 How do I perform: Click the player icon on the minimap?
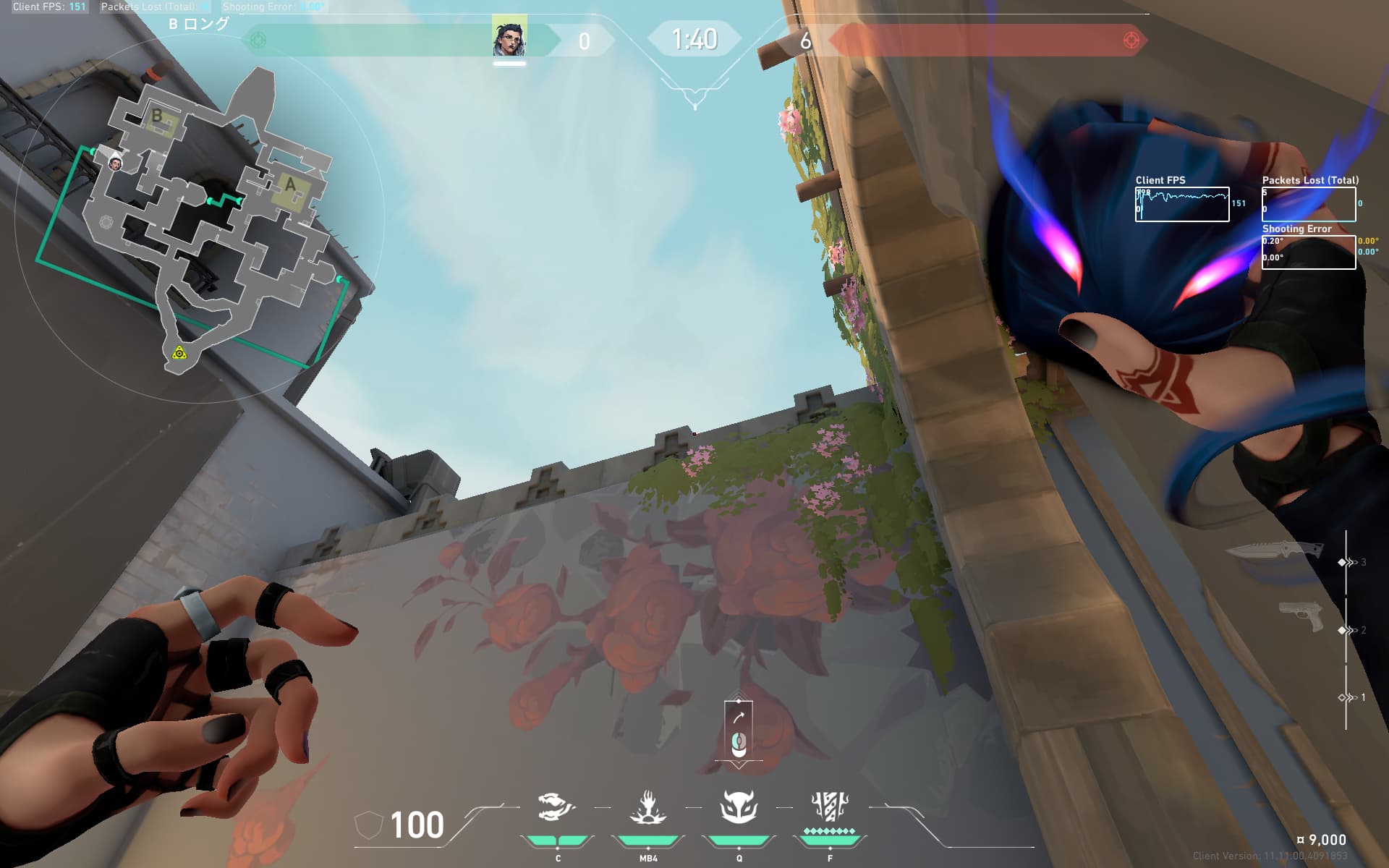[x=115, y=164]
